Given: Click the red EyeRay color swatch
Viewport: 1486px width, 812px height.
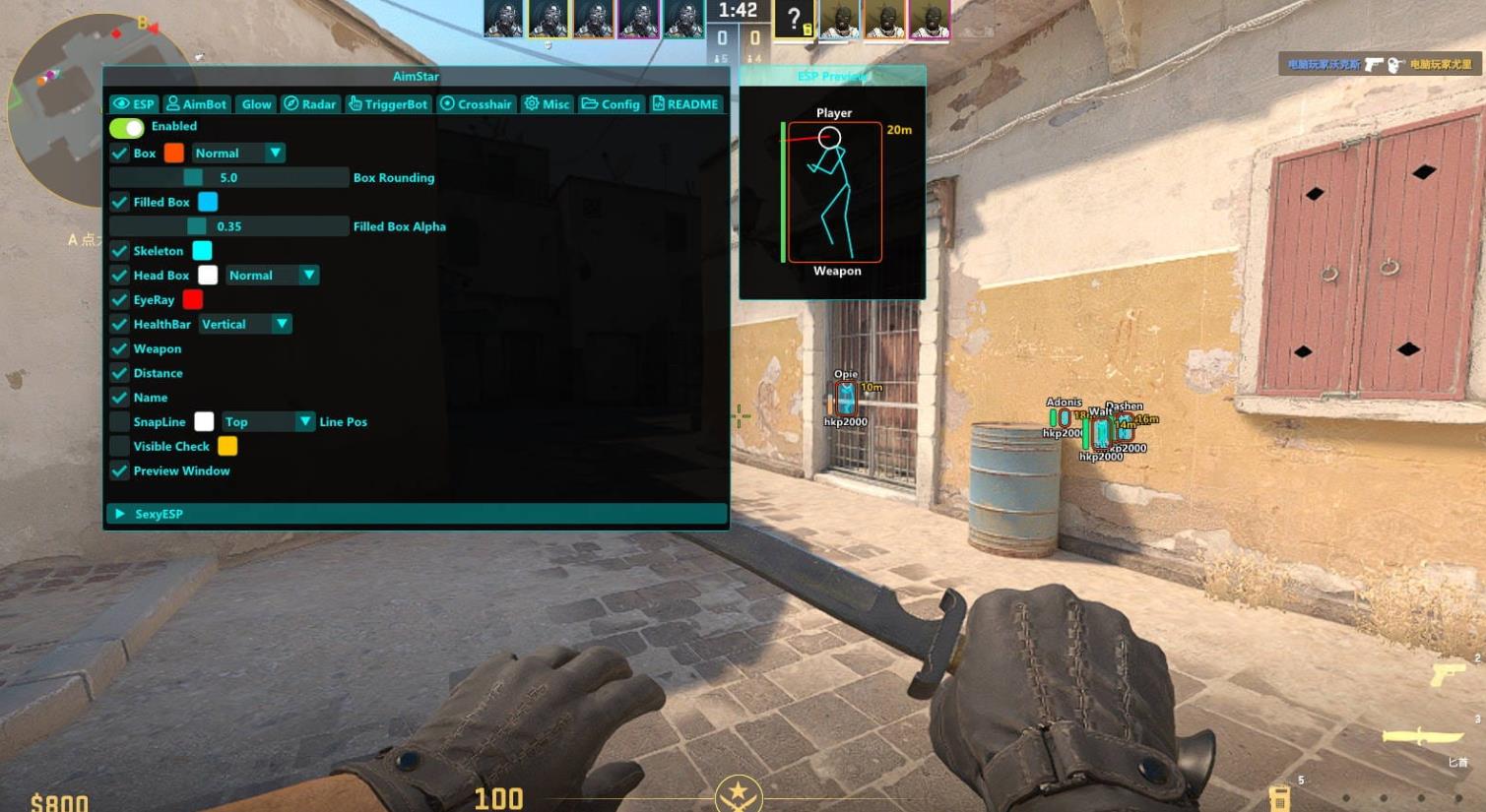Looking at the screenshot, I should click(192, 299).
